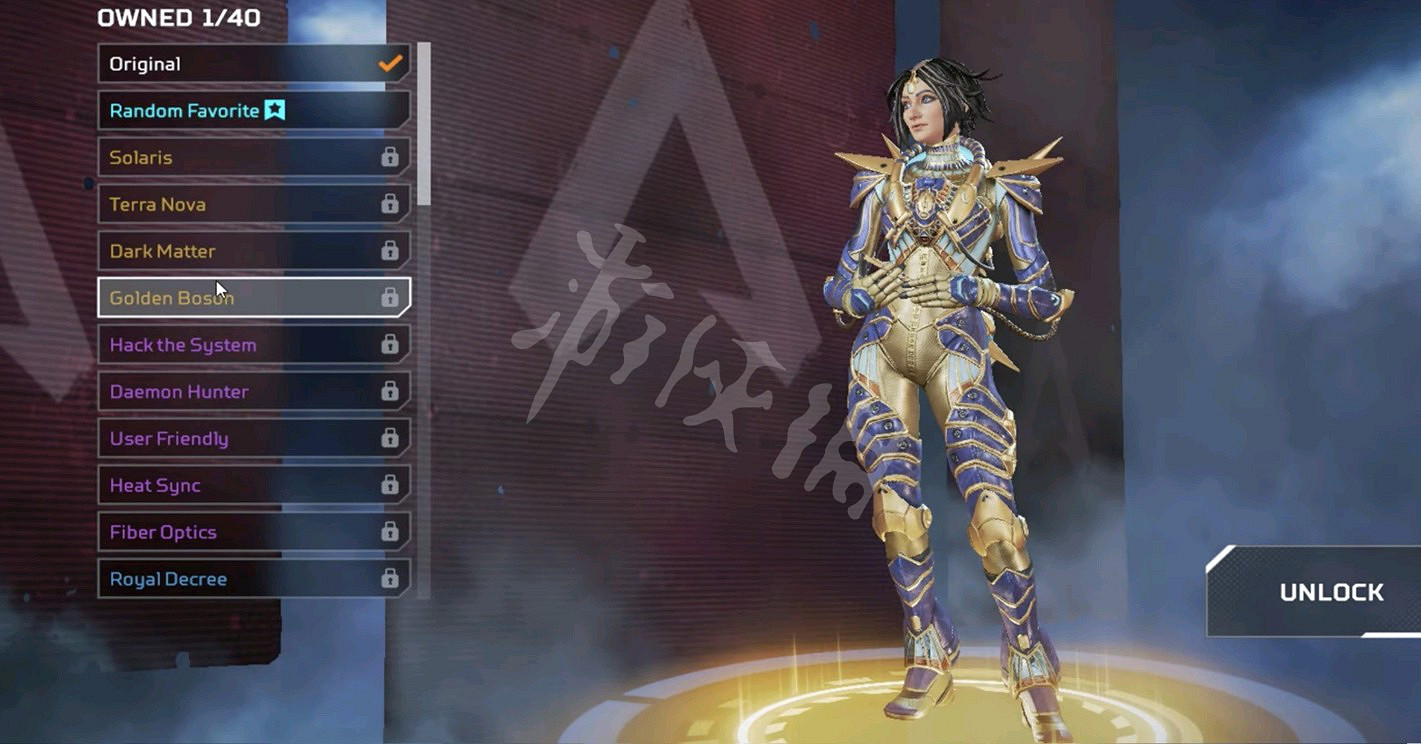Click the lock icon next to Golden Boson
1421x744 pixels.
391,297
